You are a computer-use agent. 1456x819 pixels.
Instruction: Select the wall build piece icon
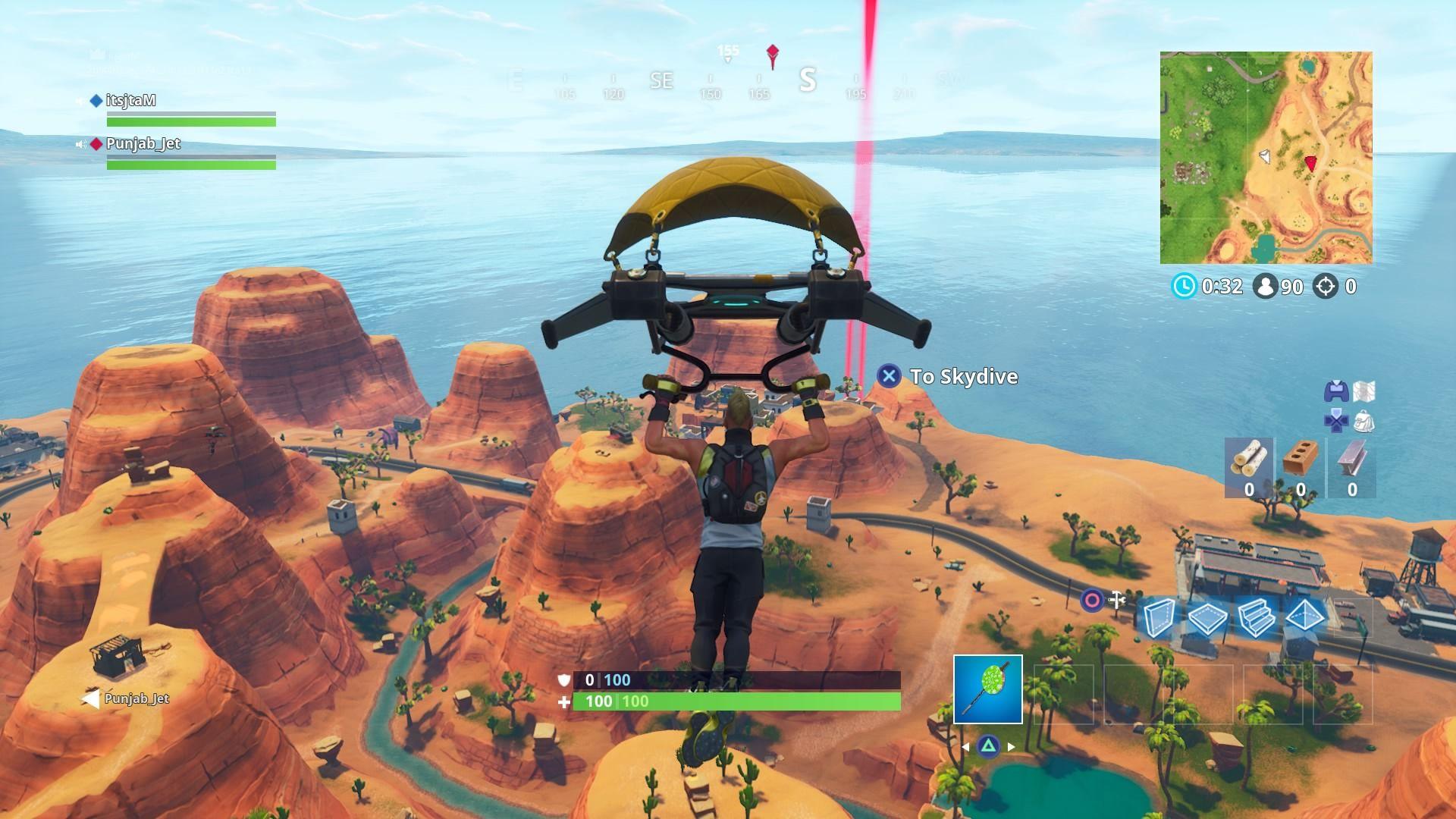pos(1159,618)
